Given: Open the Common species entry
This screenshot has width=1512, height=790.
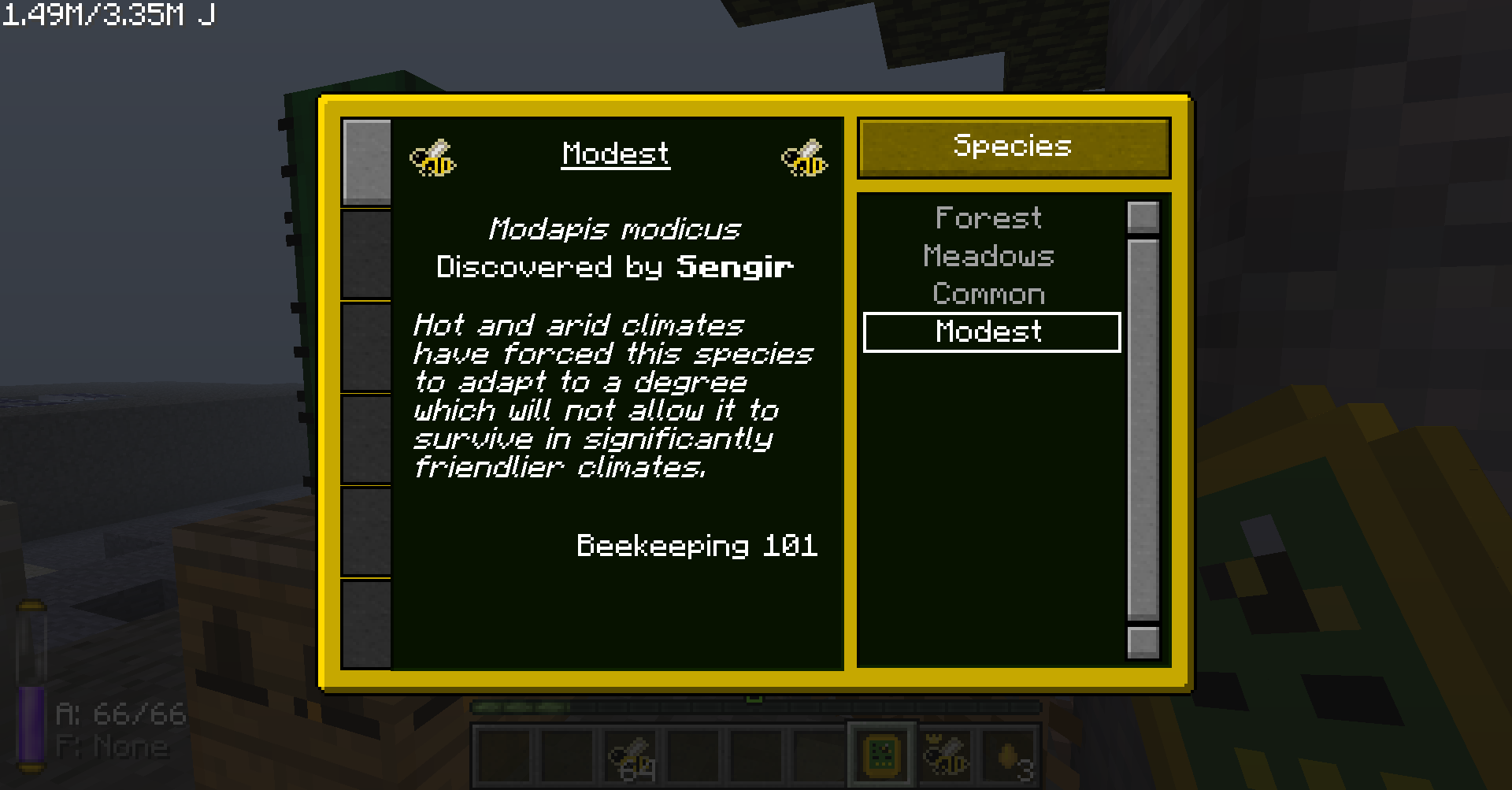Looking at the screenshot, I should 988,294.
